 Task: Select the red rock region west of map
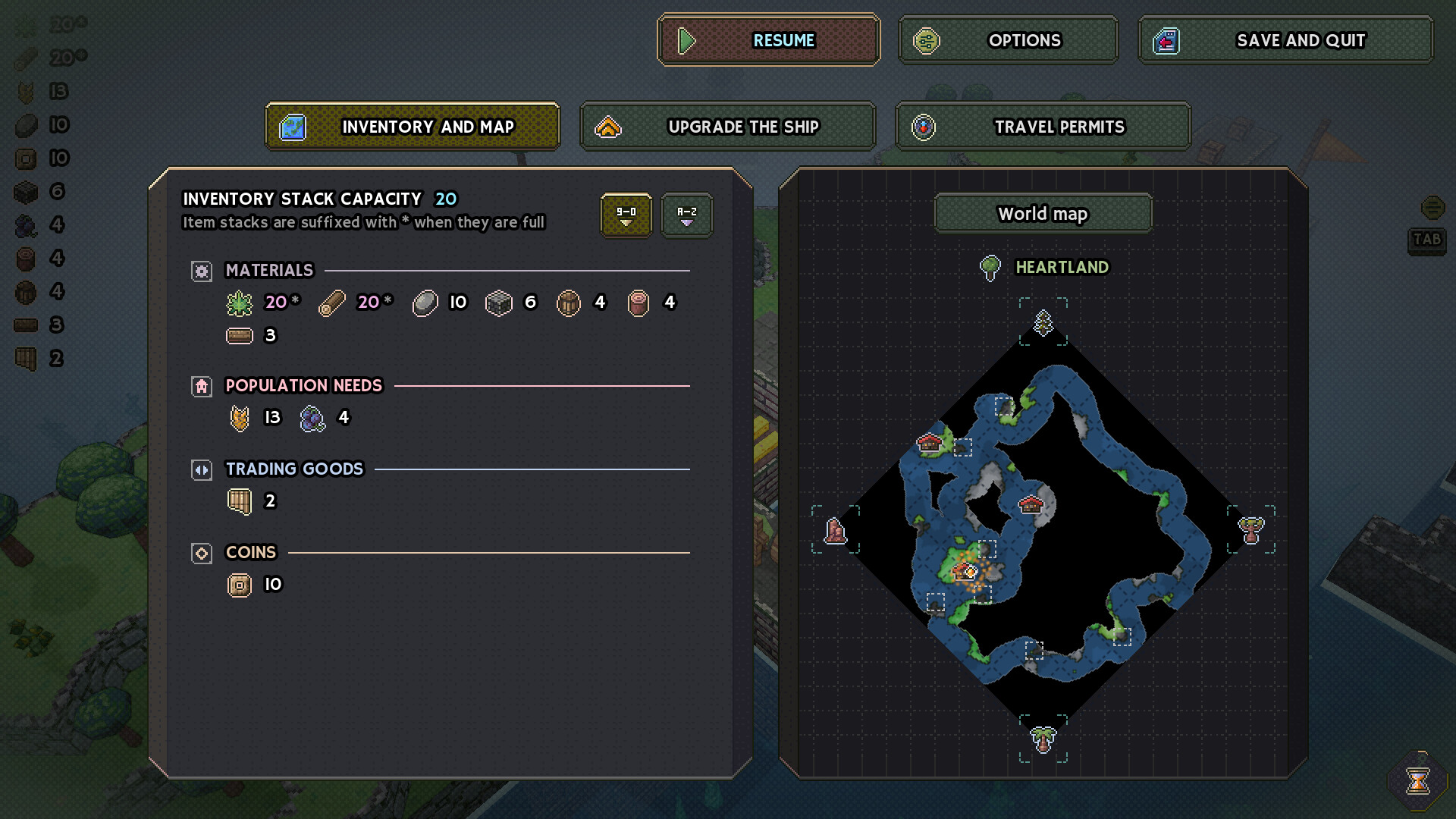tap(835, 530)
